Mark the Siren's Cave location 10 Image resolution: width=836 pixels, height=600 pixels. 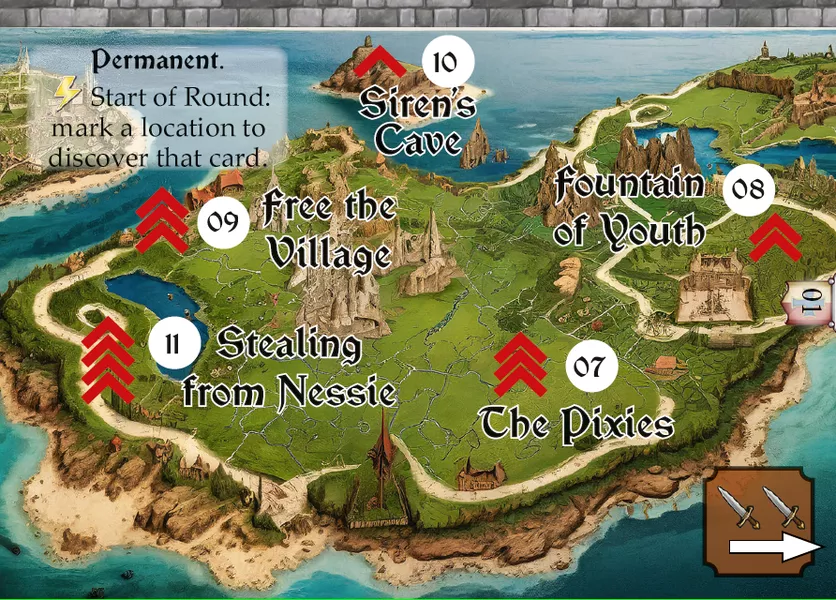[445, 63]
